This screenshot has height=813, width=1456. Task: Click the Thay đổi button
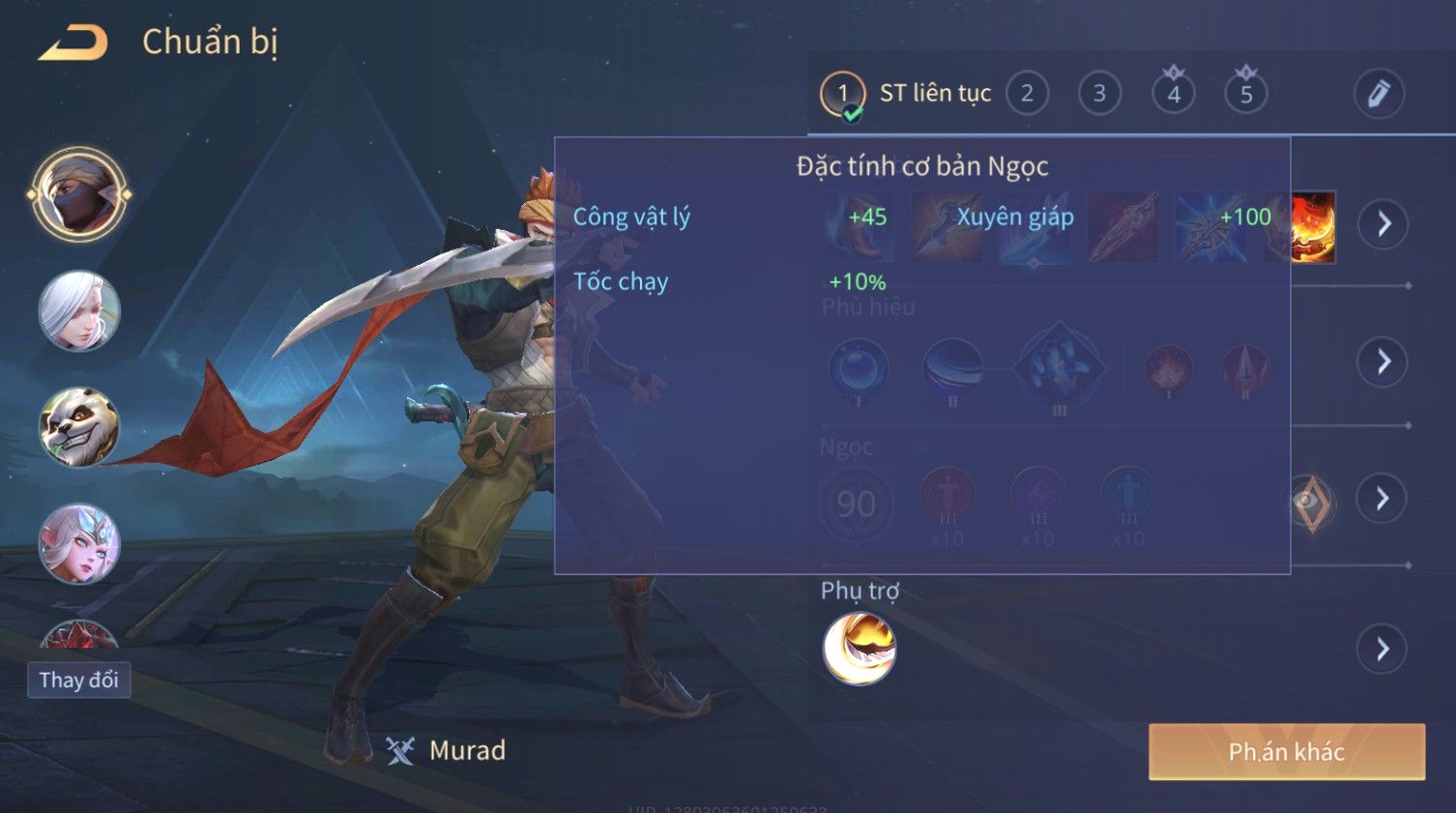(x=78, y=681)
